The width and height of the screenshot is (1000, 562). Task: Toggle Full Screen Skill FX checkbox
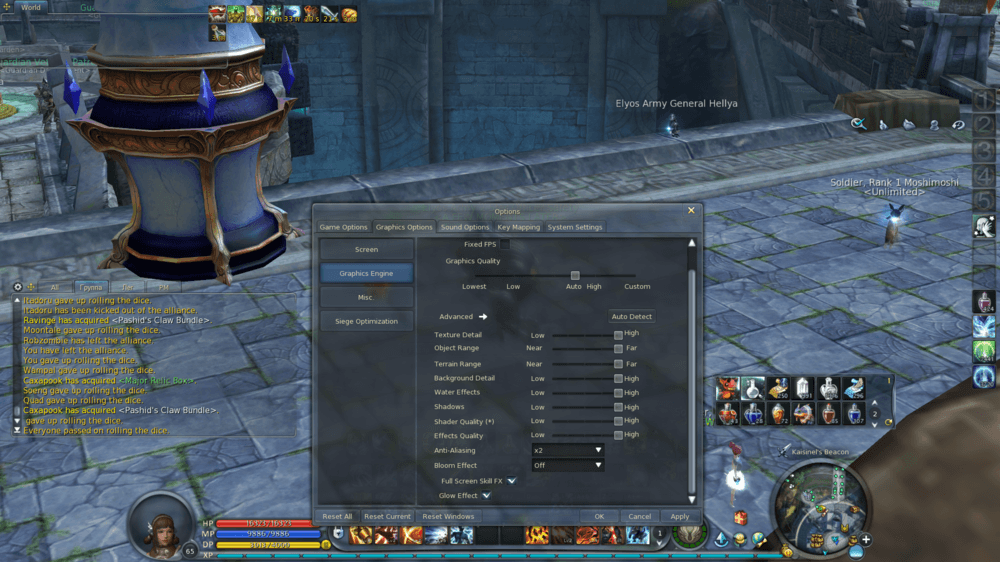(511, 481)
